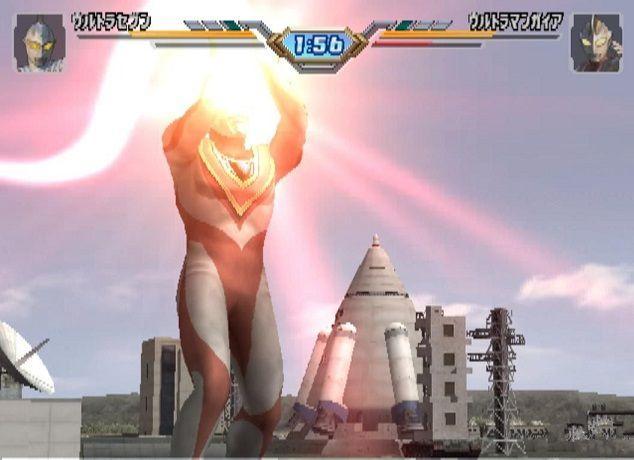Click the Ultraseven portrait for player one
Viewport: 634px width, 460px height.
pyautogui.click(x=39, y=43)
